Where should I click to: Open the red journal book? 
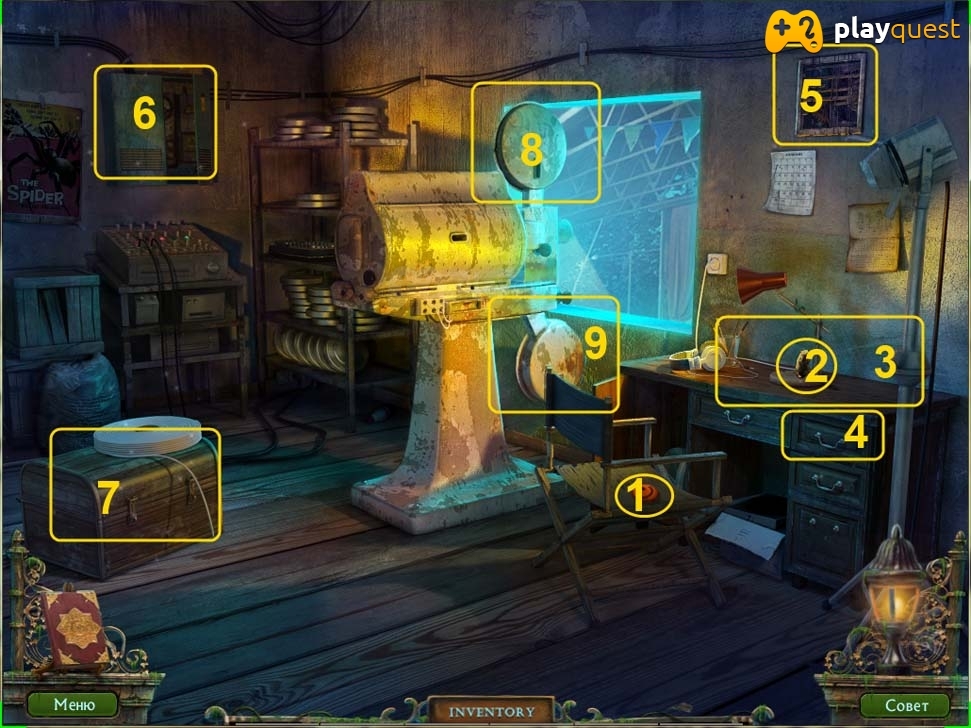tap(76, 626)
